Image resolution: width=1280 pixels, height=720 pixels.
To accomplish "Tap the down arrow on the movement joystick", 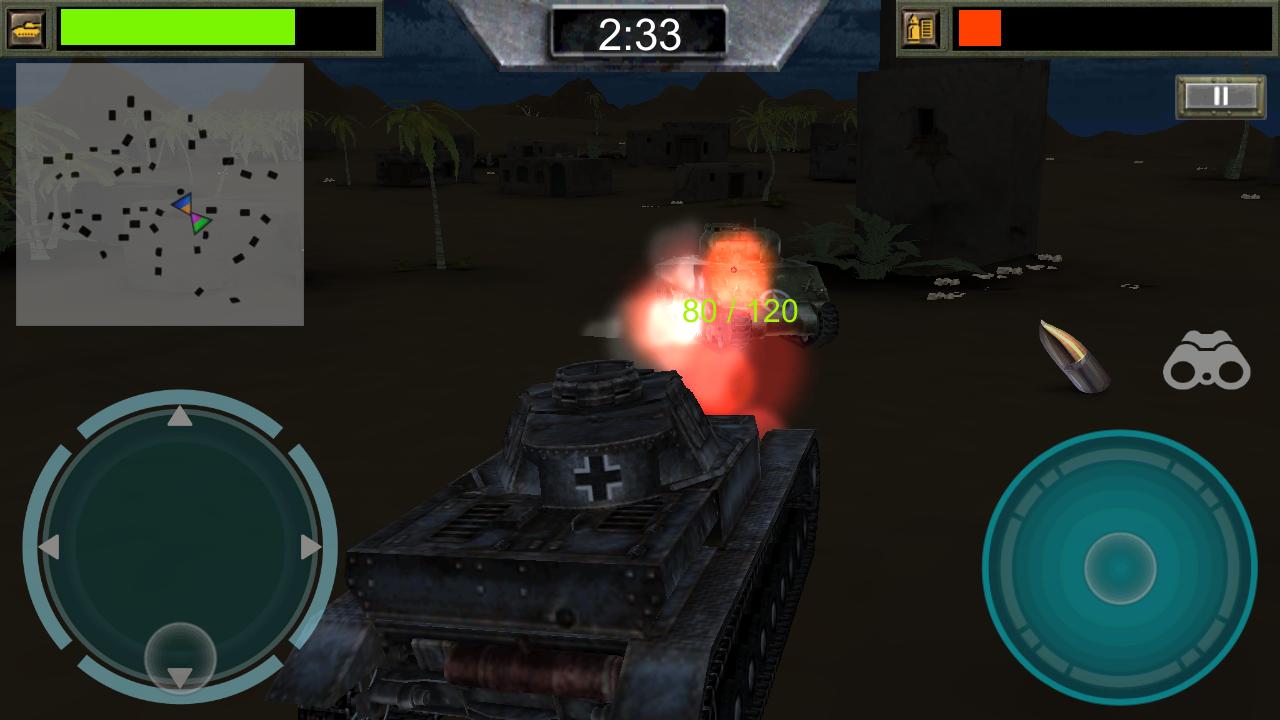I will click(x=180, y=676).
